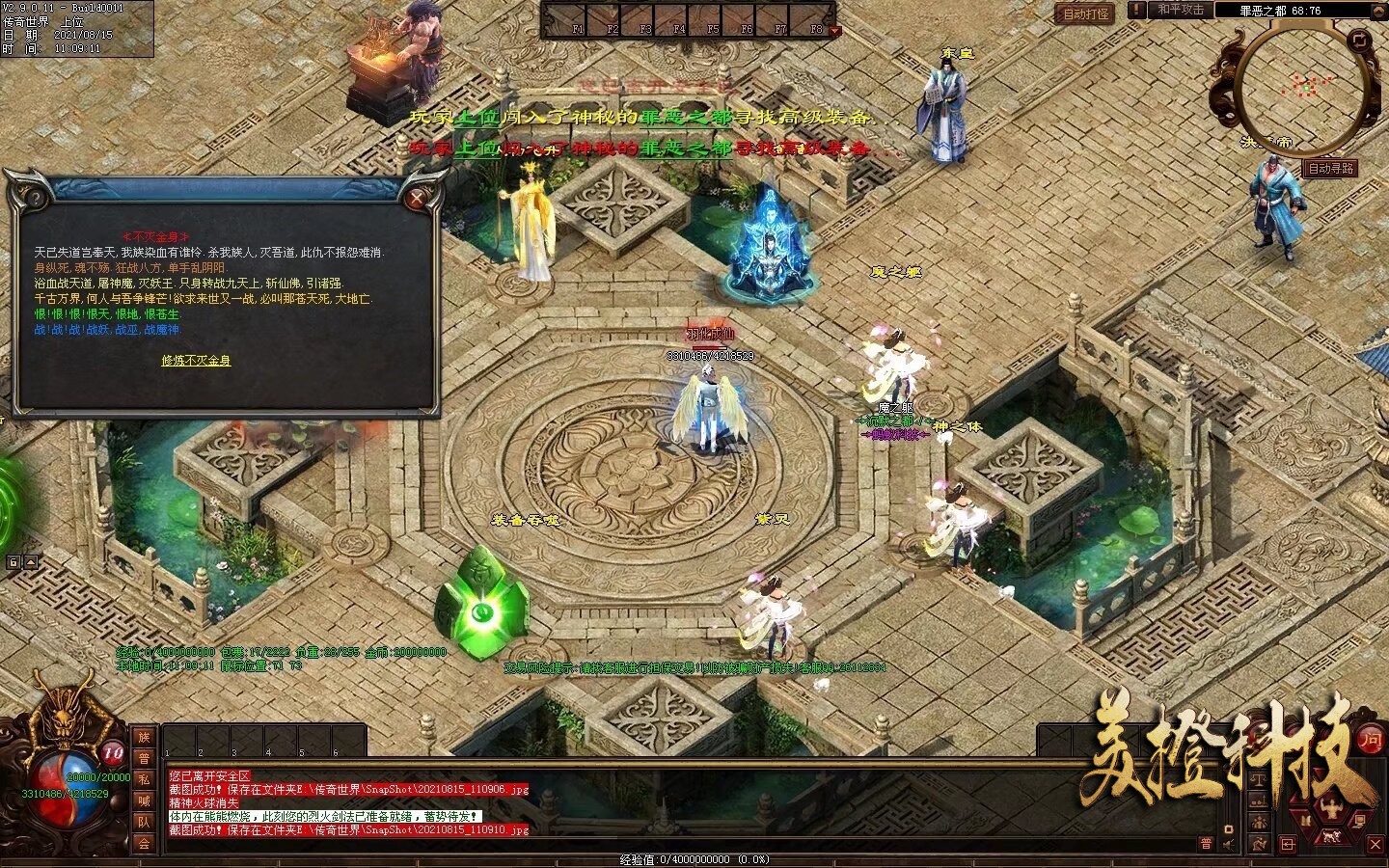Click the red X exit button
The image size is (1389, 868).
pyautogui.click(x=1375, y=845)
